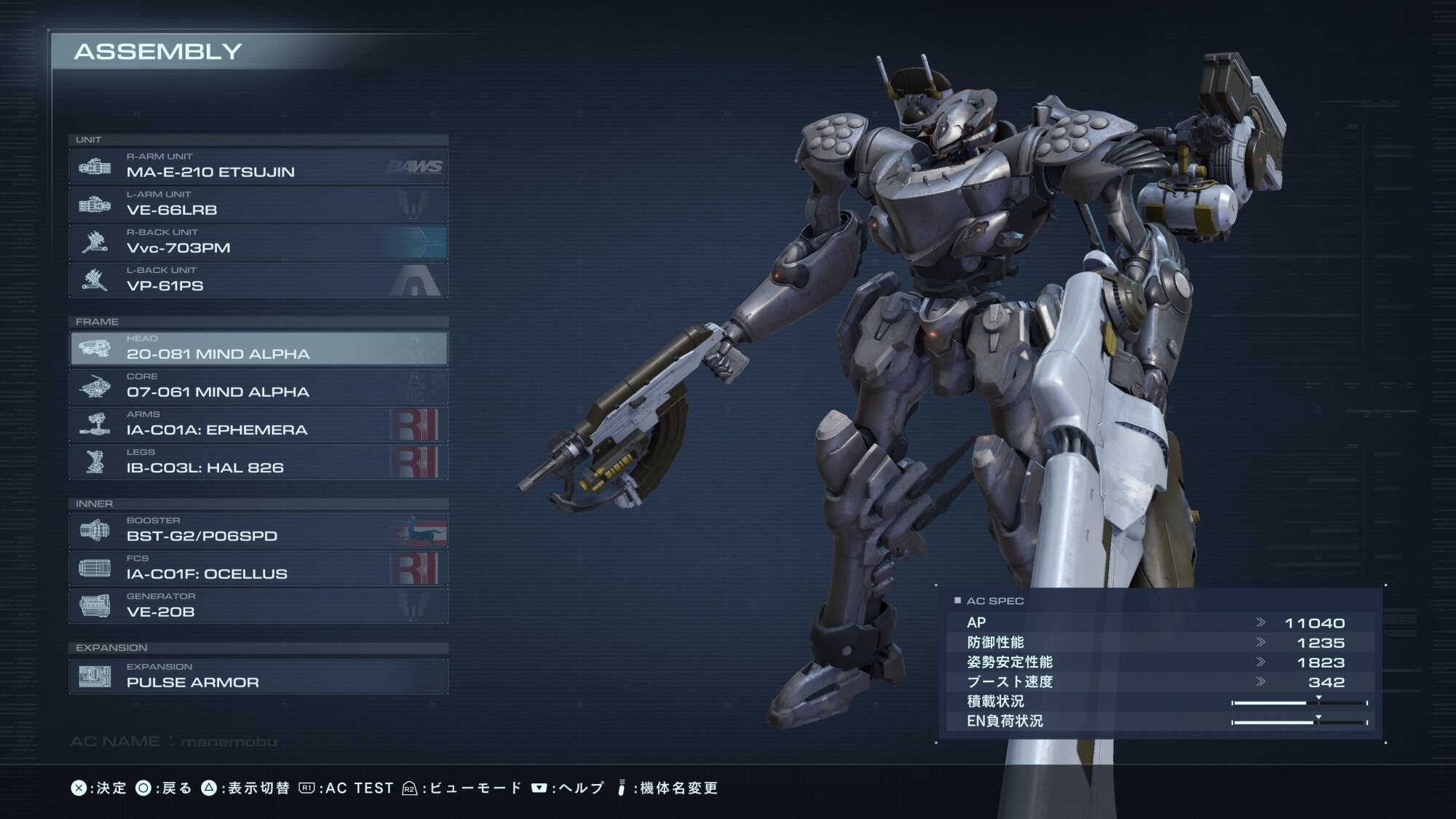
Task: Open the LEGS IB-C03L: HAL 826 slot
Action: click(x=258, y=462)
